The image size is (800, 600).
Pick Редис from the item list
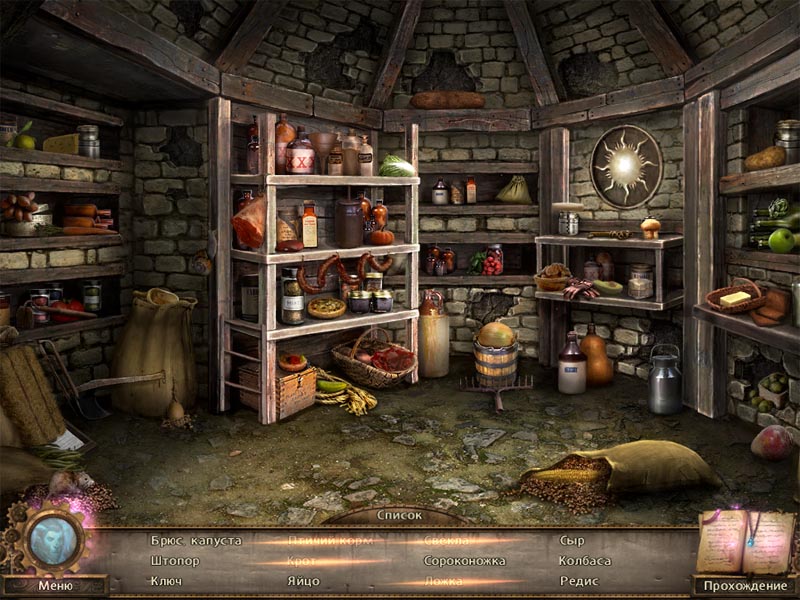(x=579, y=581)
